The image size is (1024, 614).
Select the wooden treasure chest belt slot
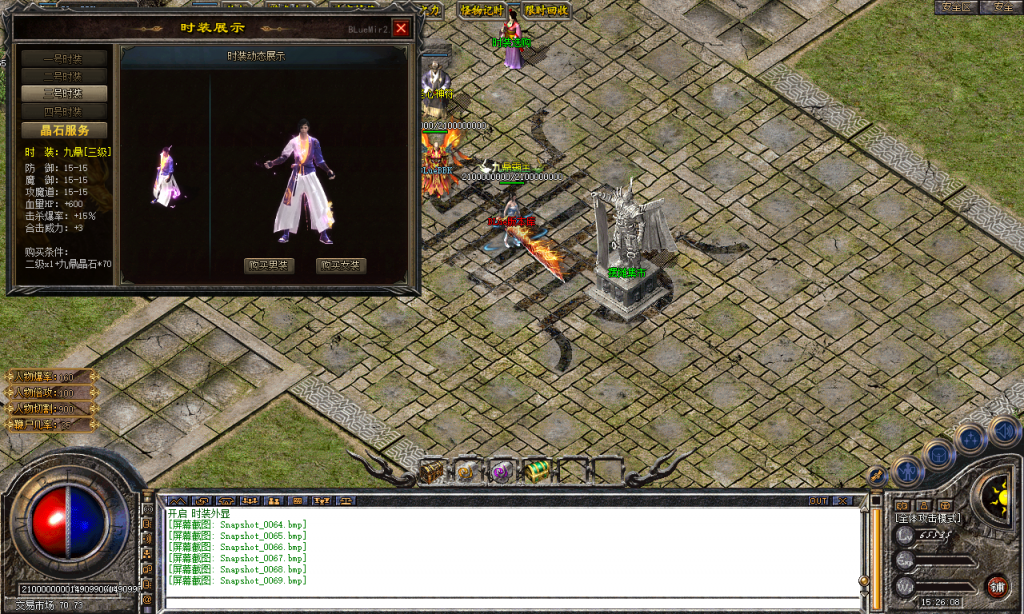point(433,470)
